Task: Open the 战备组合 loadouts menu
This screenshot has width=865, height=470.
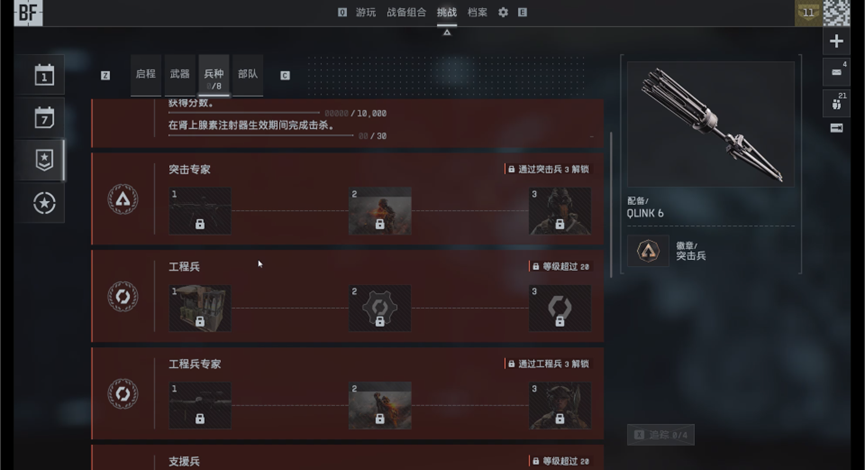Action: (406, 12)
